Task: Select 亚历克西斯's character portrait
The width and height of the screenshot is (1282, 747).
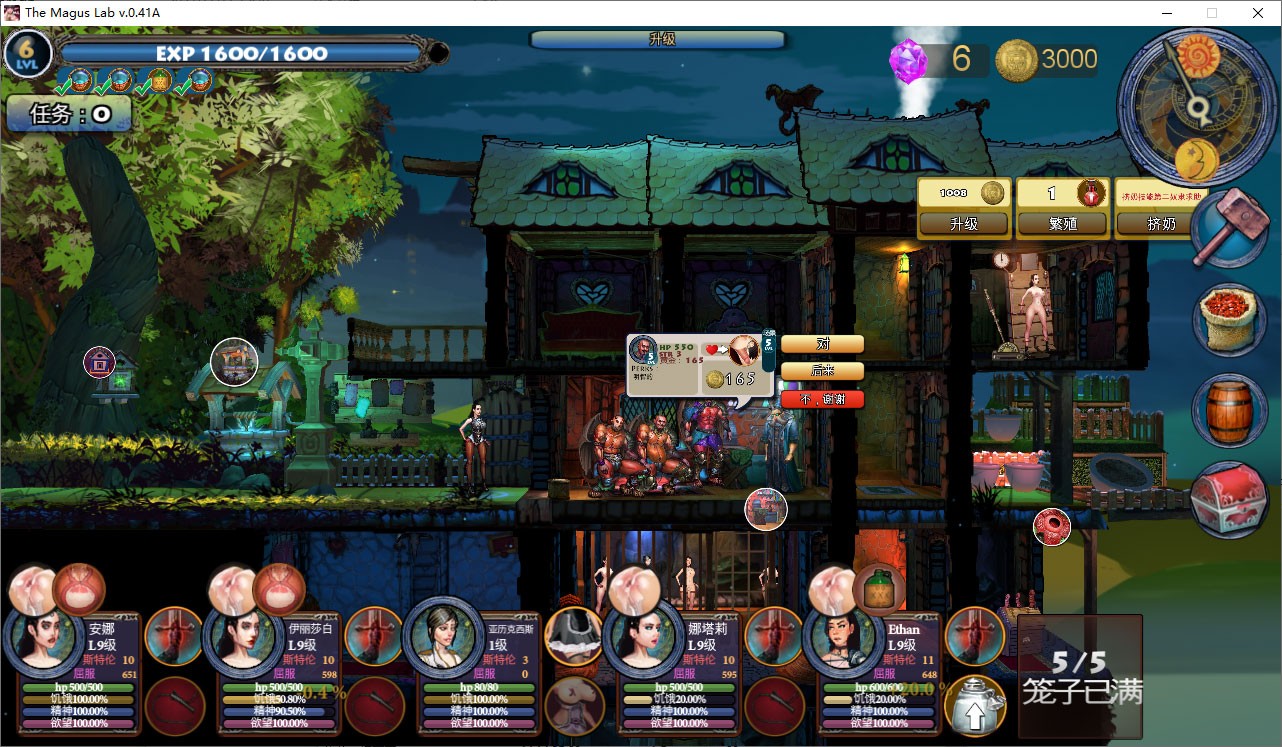Action: [442, 636]
